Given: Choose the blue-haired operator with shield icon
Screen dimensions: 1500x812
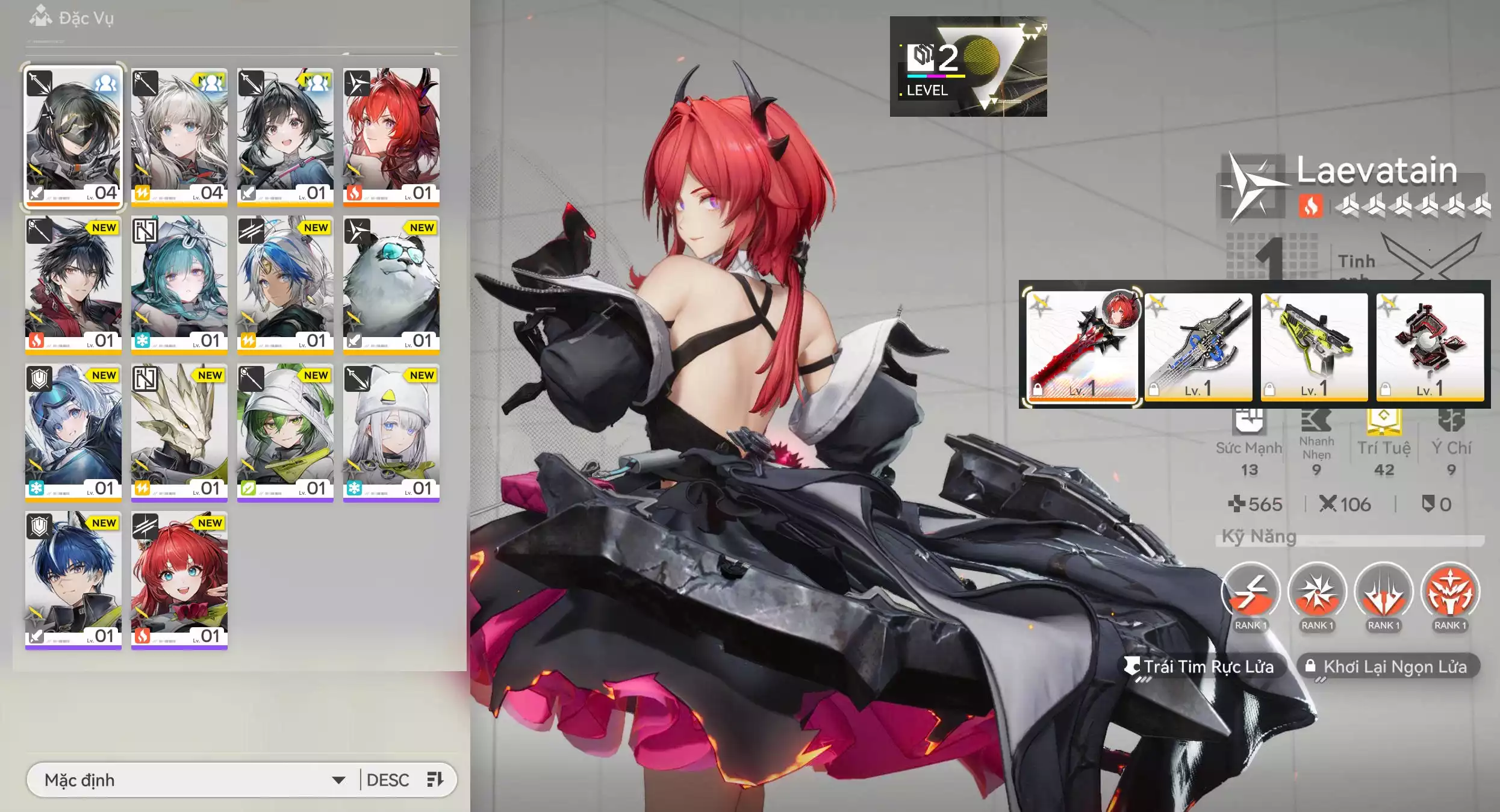Looking at the screenshot, I should click(73, 579).
